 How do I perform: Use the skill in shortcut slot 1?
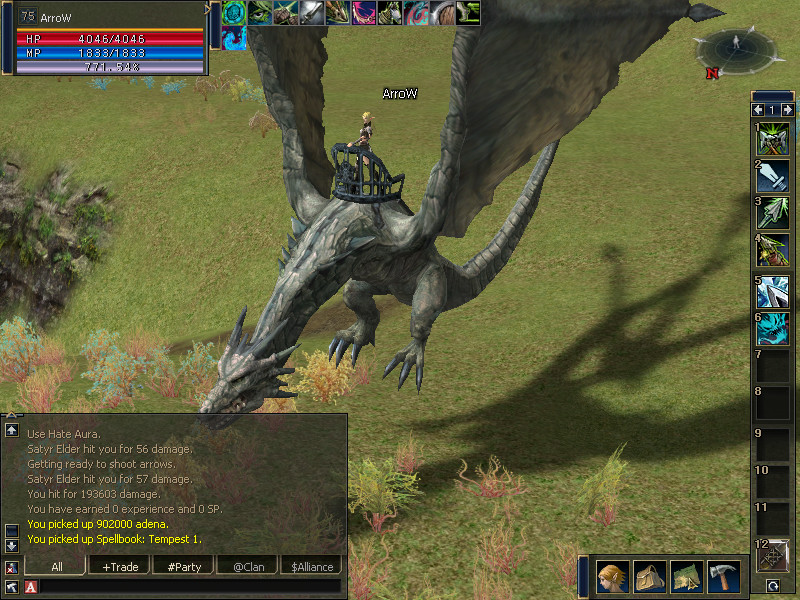(772, 139)
